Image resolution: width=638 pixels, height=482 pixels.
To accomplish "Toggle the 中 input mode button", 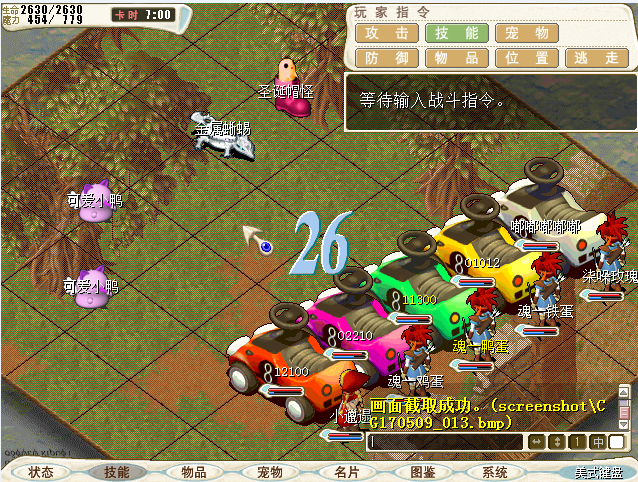I will click(598, 442).
